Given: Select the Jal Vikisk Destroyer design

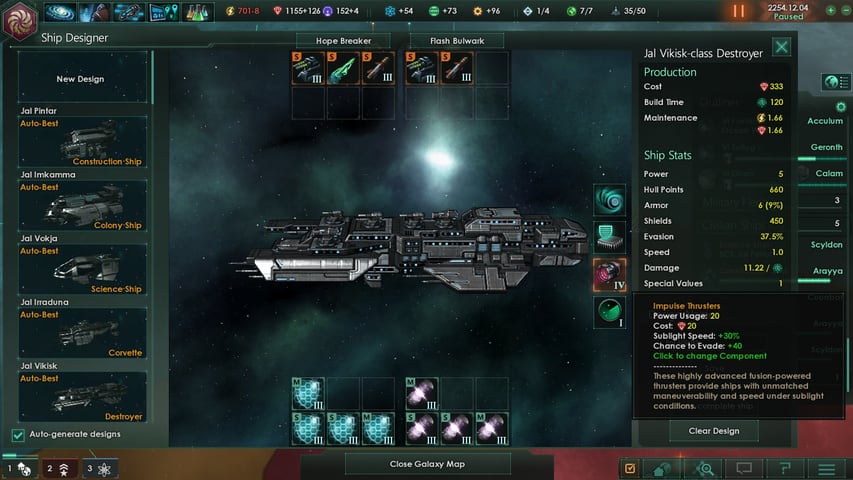Looking at the screenshot, I should 82,396.
